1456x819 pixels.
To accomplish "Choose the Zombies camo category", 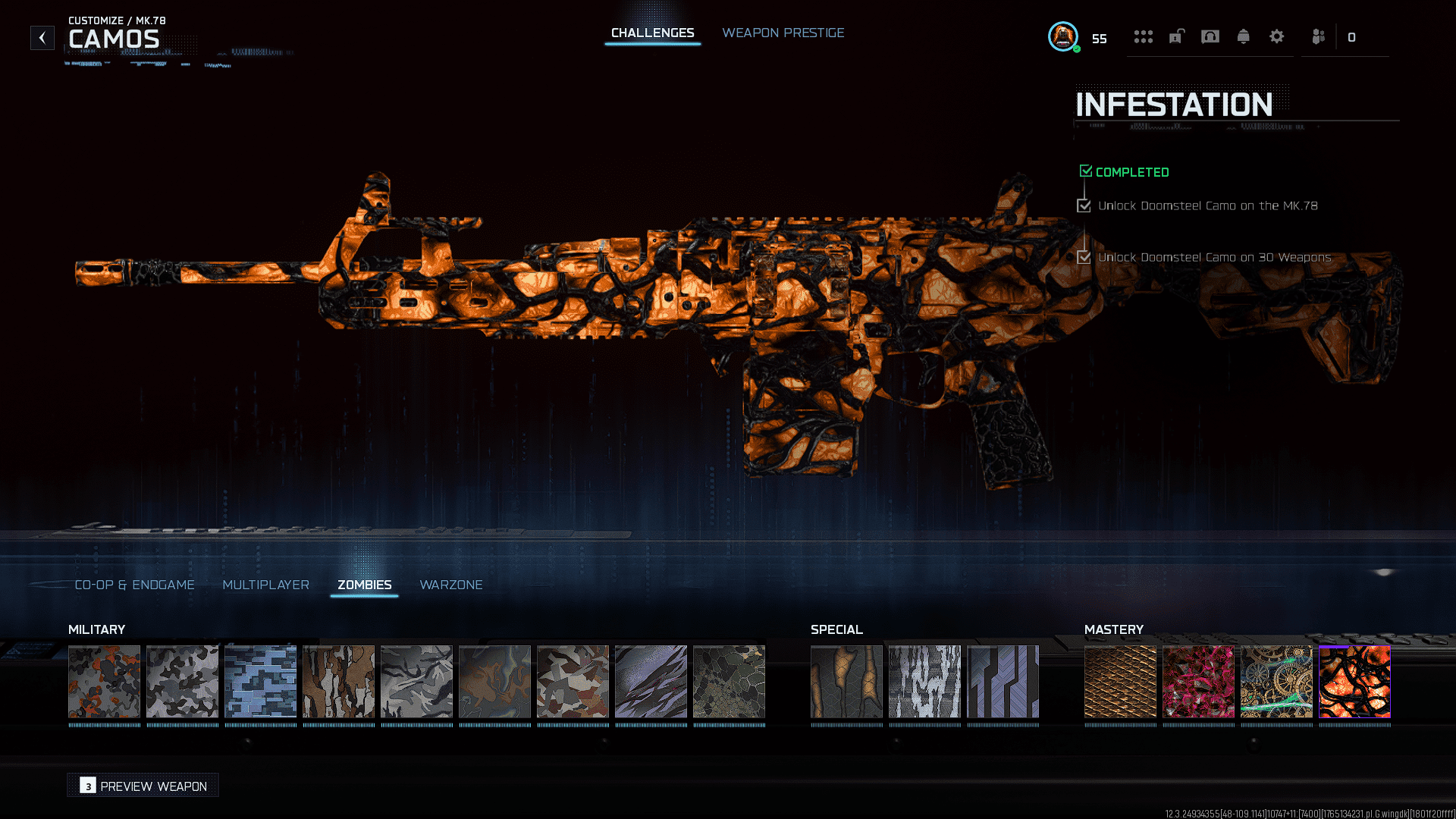I will click(364, 585).
